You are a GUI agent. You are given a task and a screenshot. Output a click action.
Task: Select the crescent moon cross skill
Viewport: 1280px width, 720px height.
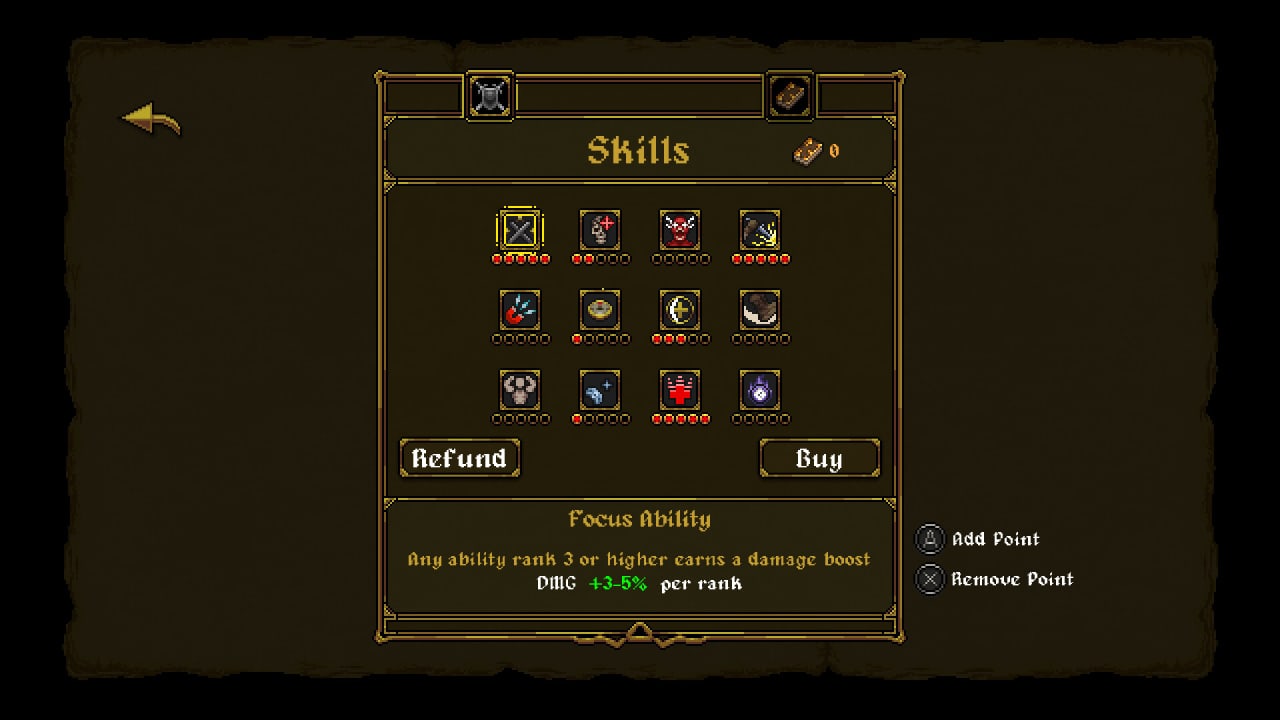pyautogui.click(x=680, y=310)
